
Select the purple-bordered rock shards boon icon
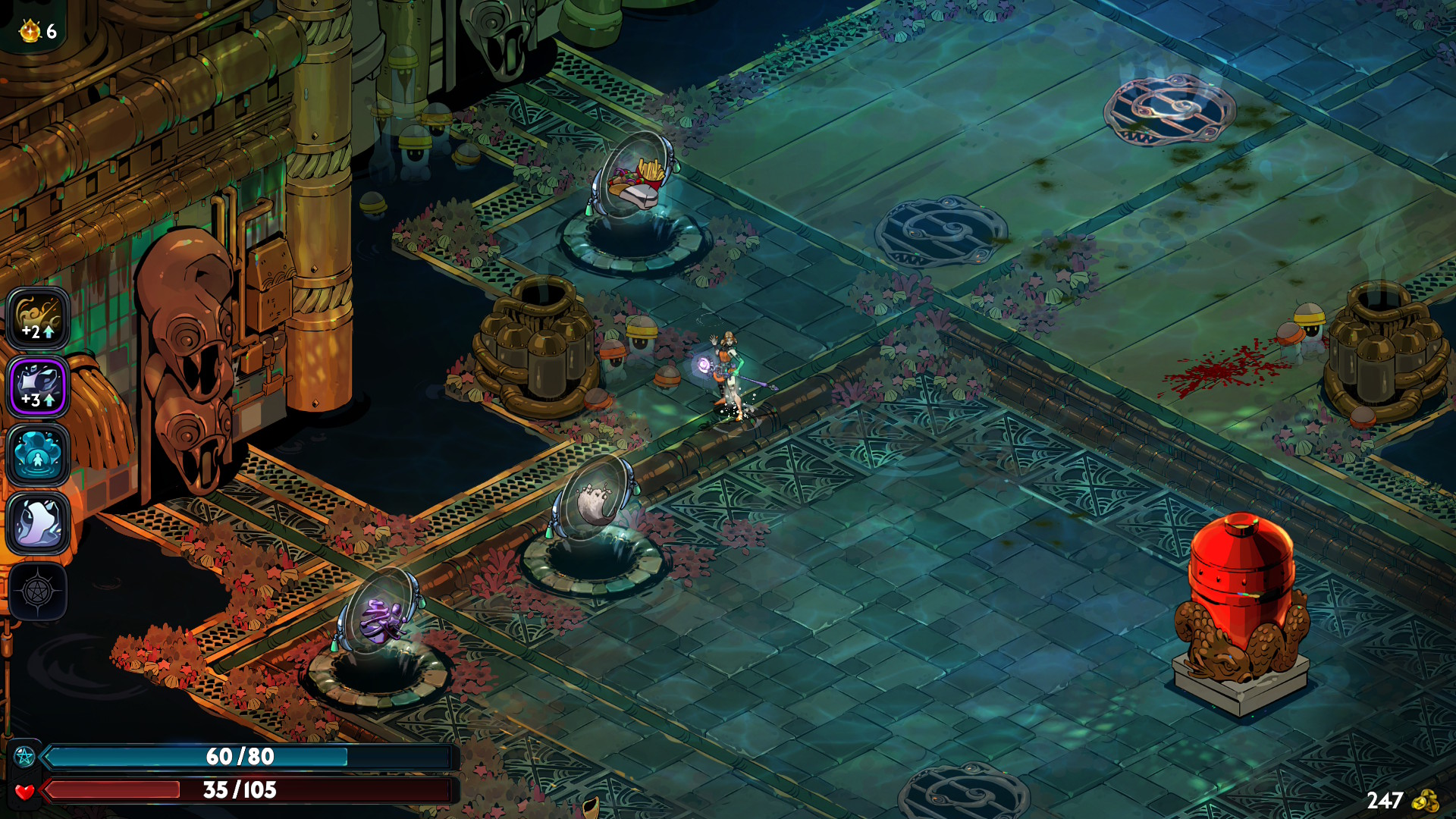(x=38, y=387)
